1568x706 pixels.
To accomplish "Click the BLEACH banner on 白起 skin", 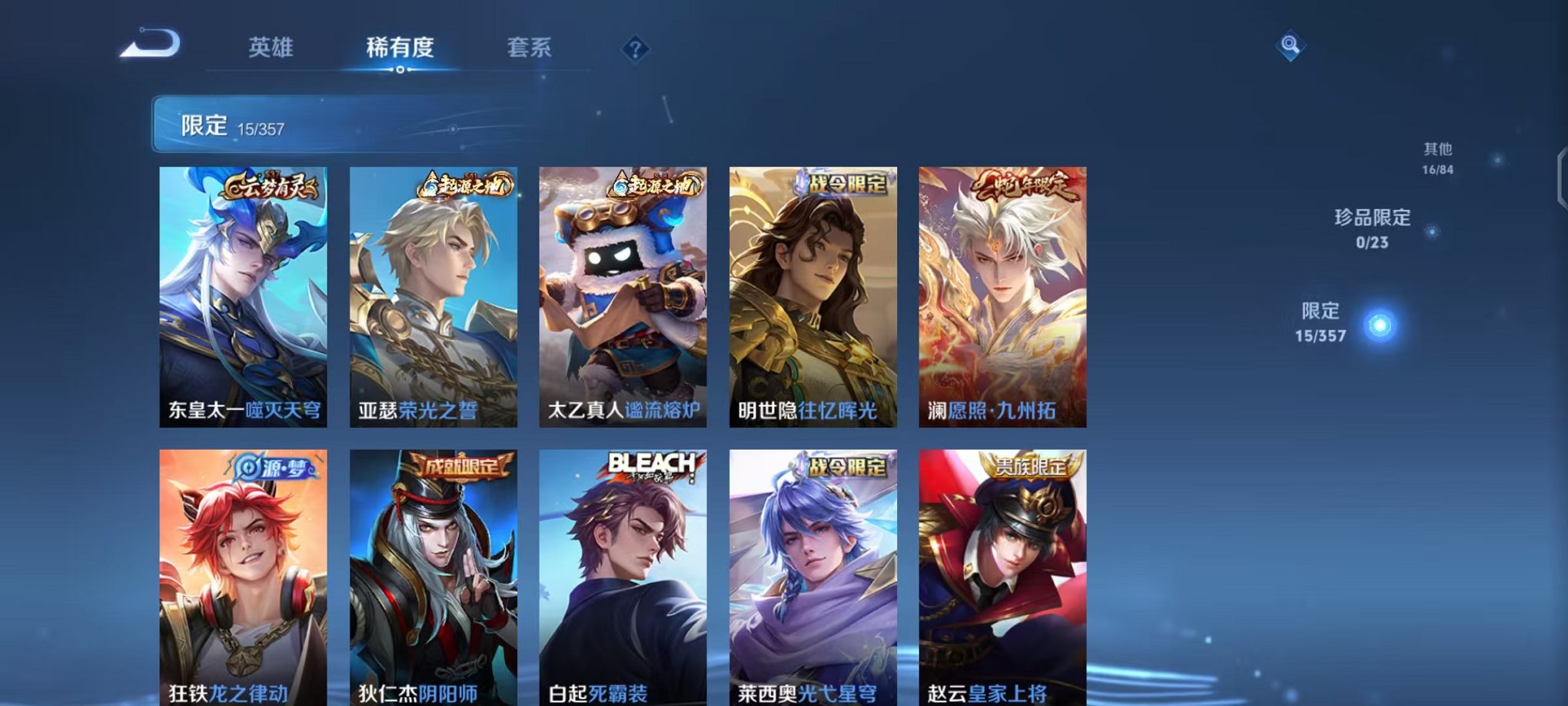I will pyautogui.click(x=650, y=465).
